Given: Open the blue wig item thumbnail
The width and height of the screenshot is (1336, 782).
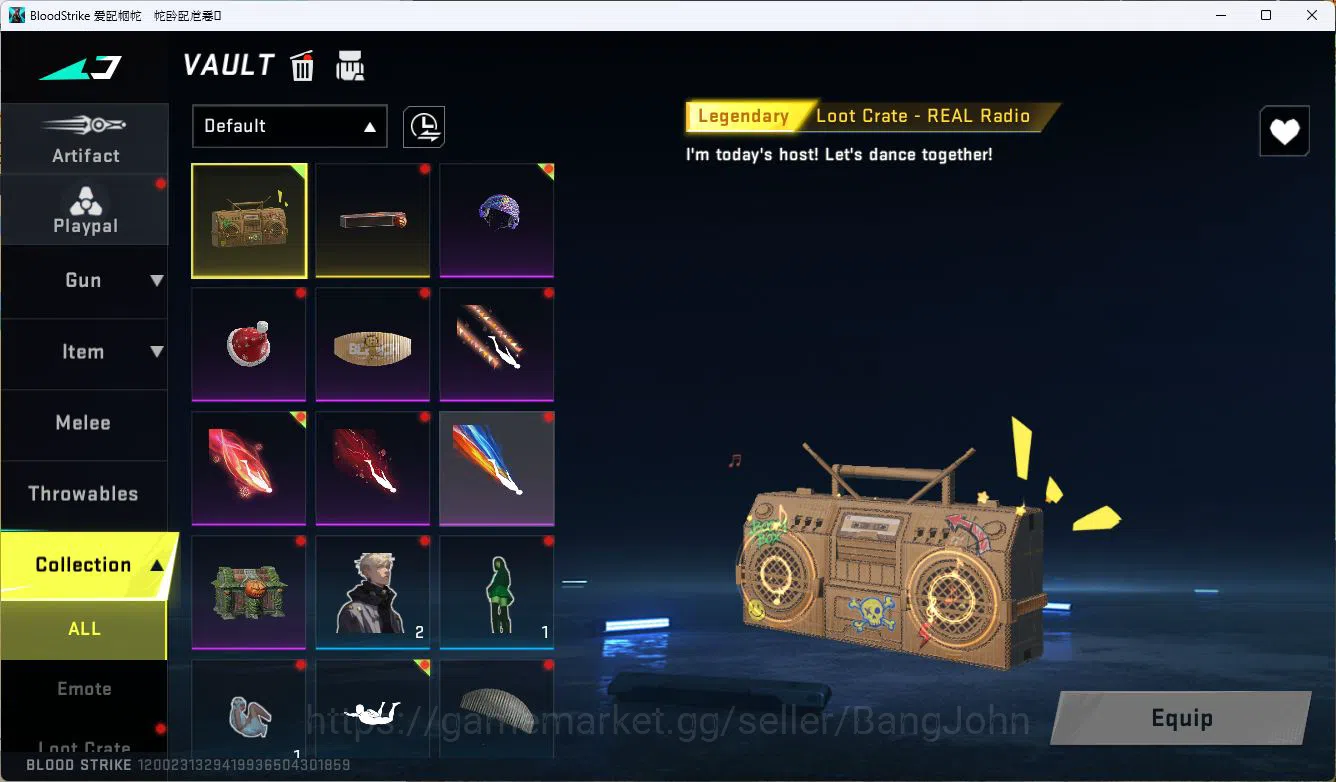Looking at the screenshot, I should click(x=496, y=220).
